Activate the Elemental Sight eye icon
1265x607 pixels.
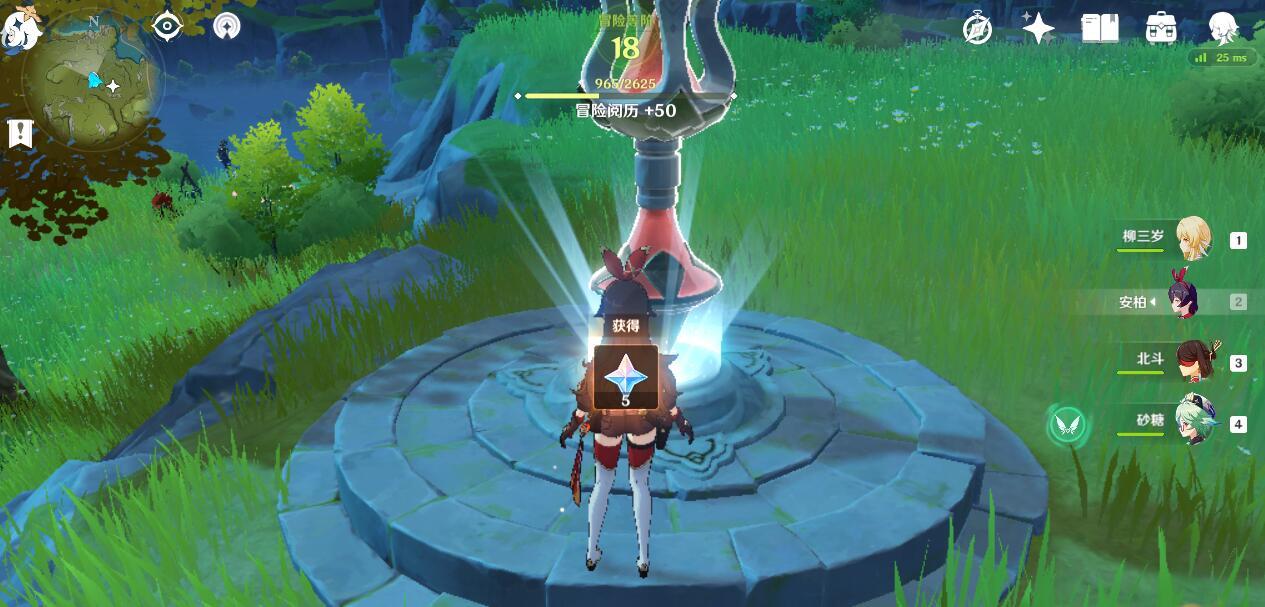(167, 26)
